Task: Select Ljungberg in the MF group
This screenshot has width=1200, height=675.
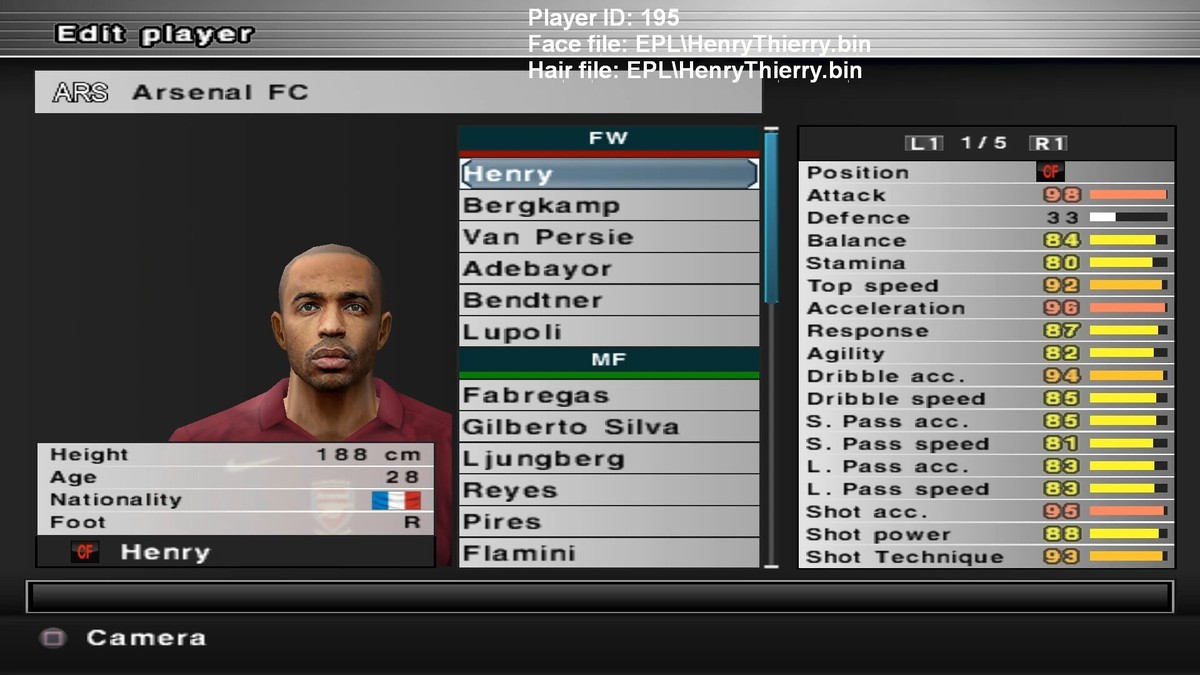Action: (x=608, y=459)
